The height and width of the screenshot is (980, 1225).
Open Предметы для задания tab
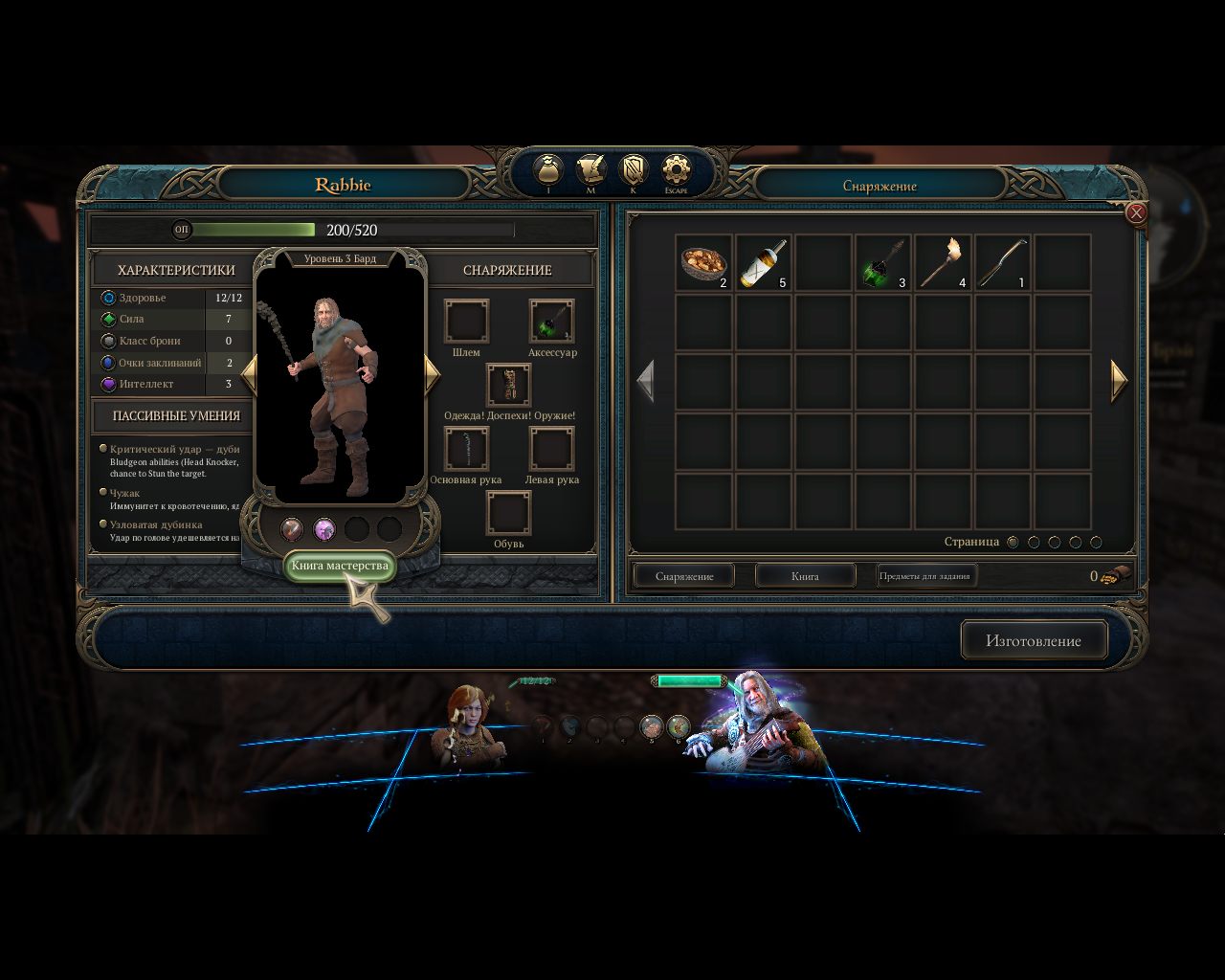(925, 573)
